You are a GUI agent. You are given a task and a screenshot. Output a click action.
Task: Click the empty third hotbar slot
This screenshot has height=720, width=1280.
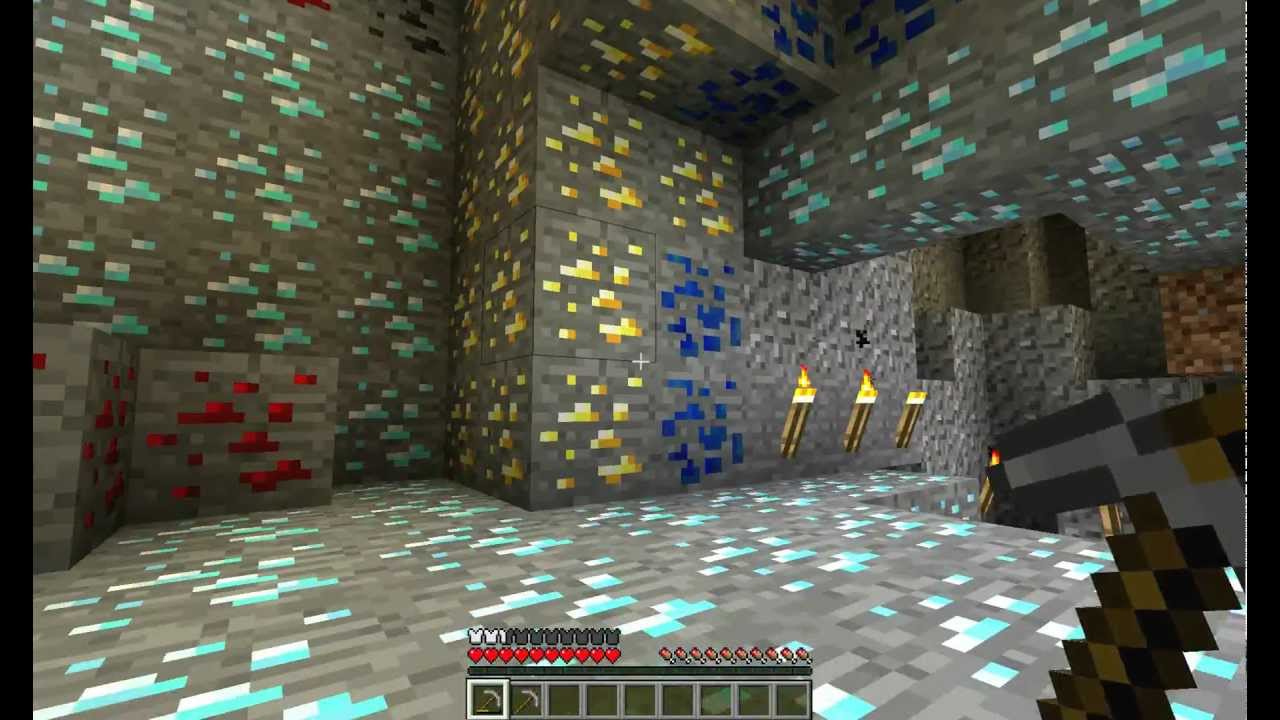coord(567,698)
